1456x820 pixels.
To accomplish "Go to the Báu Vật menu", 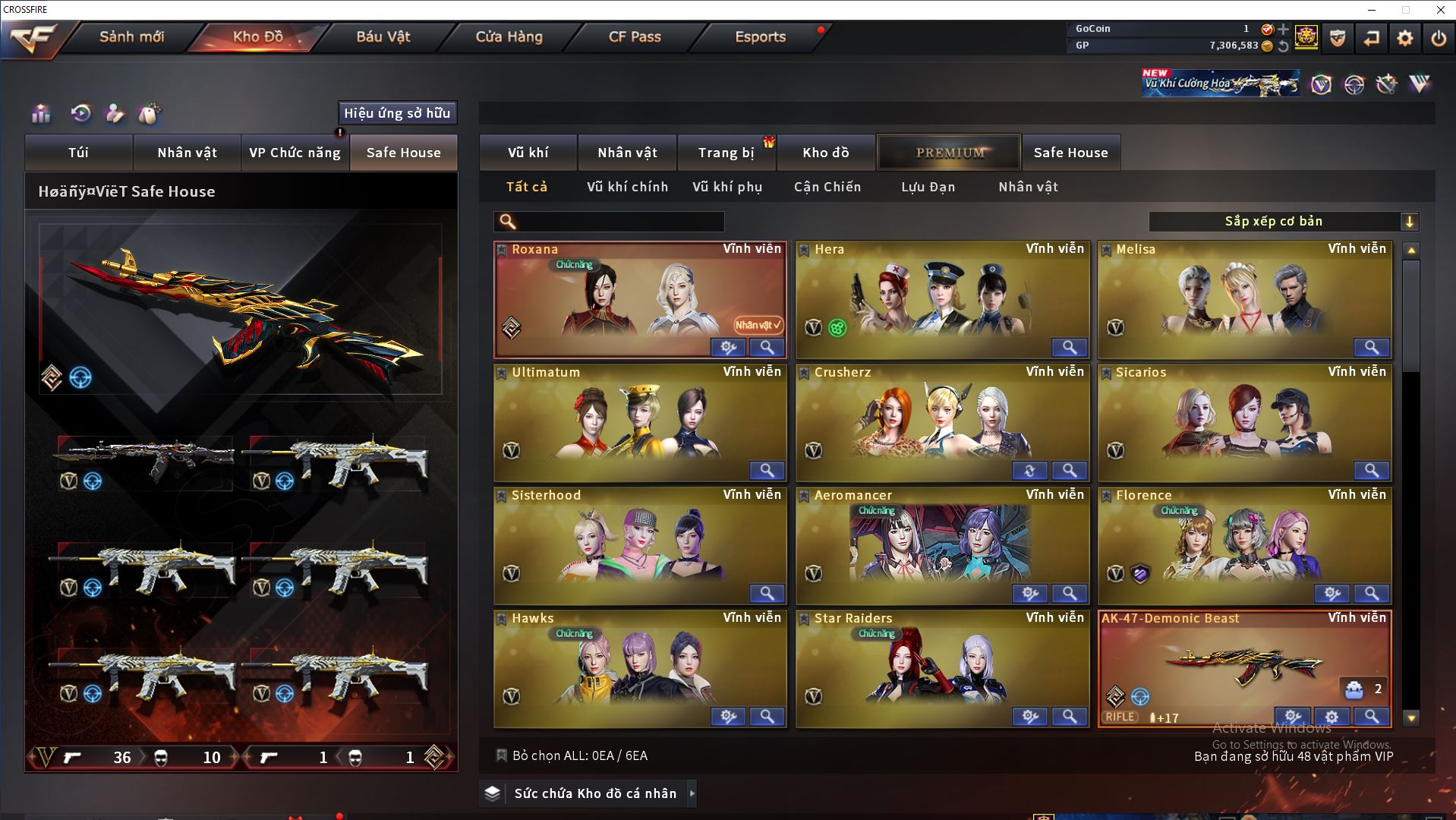I will [383, 36].
